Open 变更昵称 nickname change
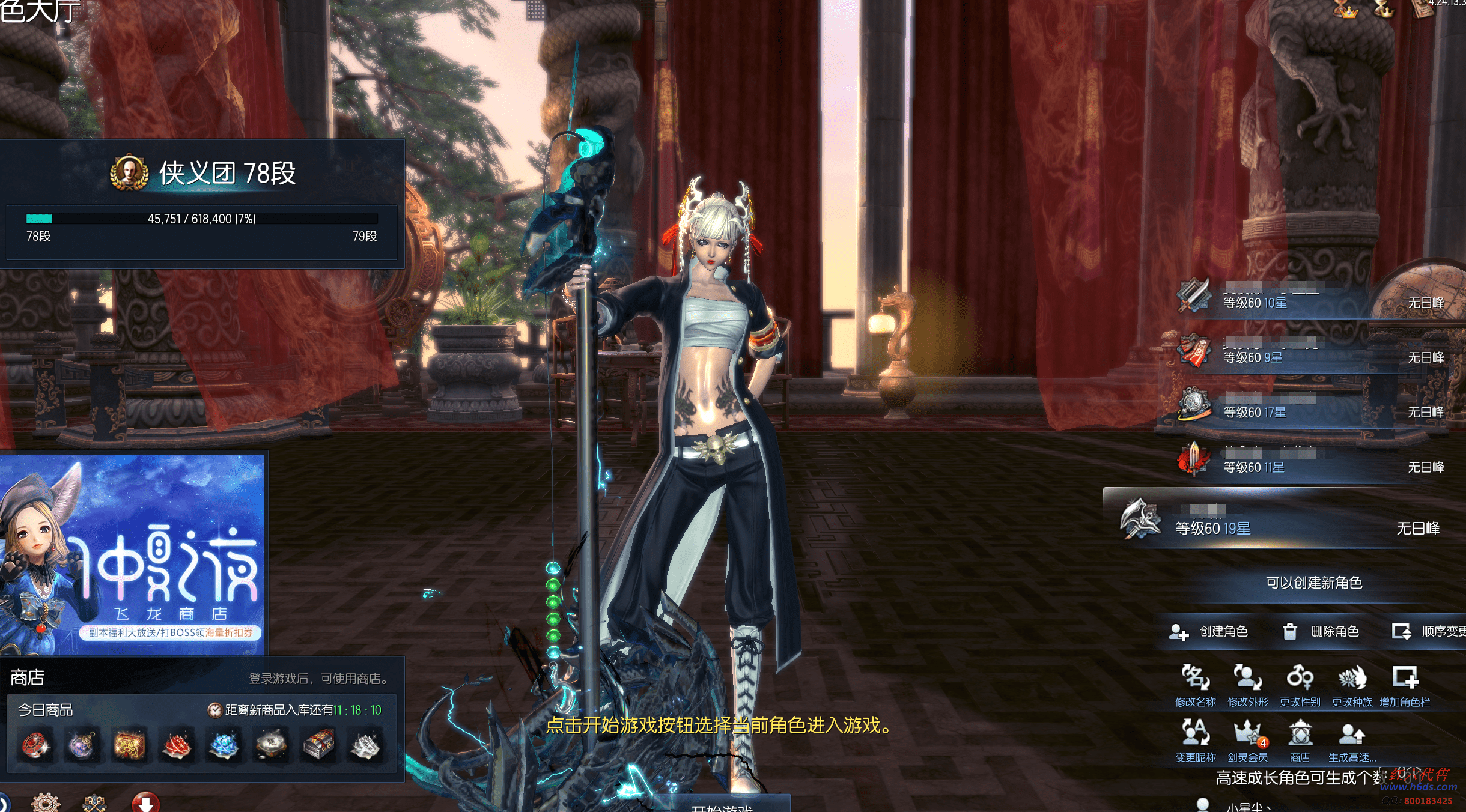Image resolution: width=1466 pixels, height=812 pixels. click(x=1195, y=740)
